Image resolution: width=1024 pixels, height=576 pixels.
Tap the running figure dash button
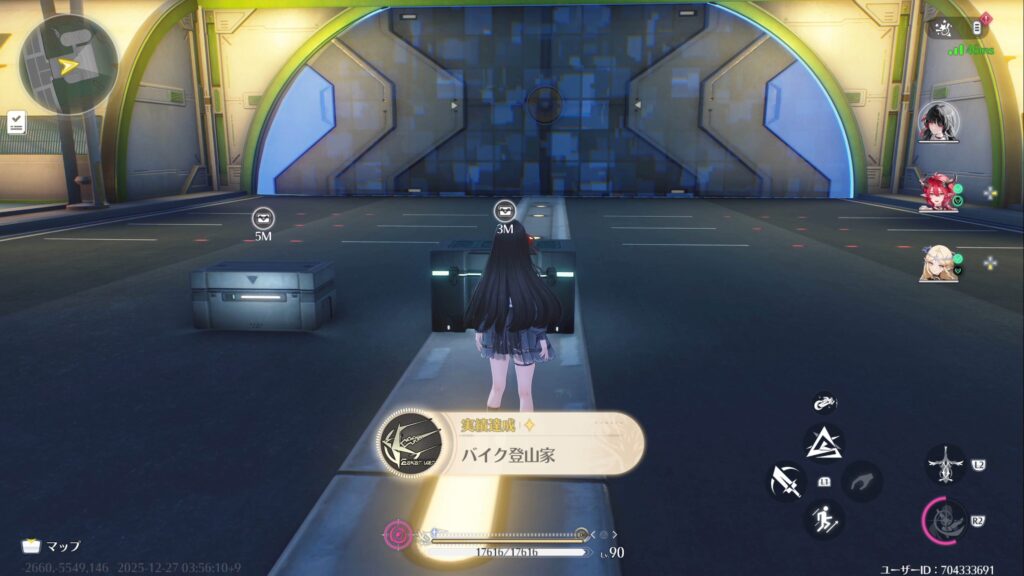[x=824, y=519]
